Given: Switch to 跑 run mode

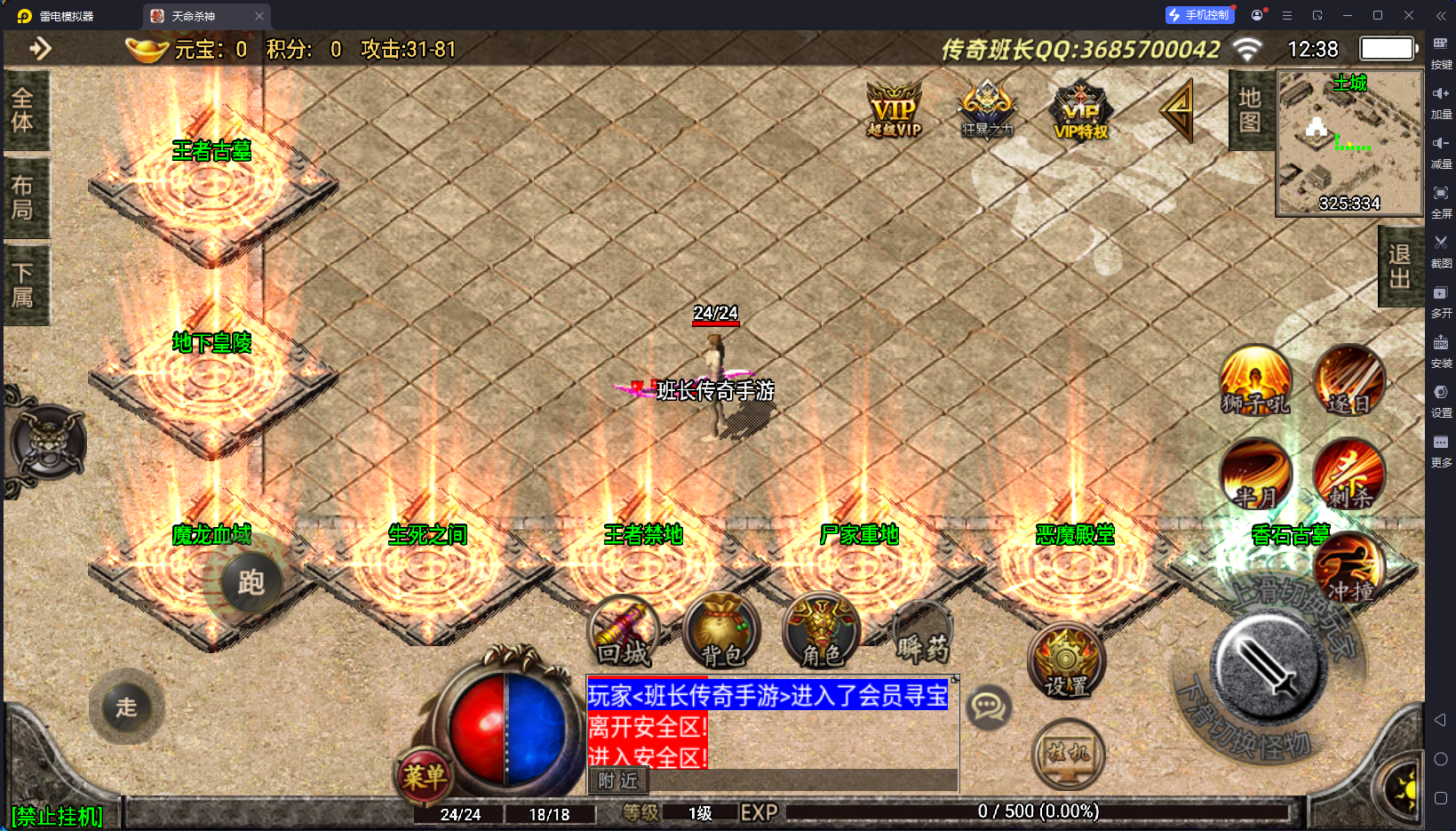Looking at the screenshot, I should tap(251, 583).
